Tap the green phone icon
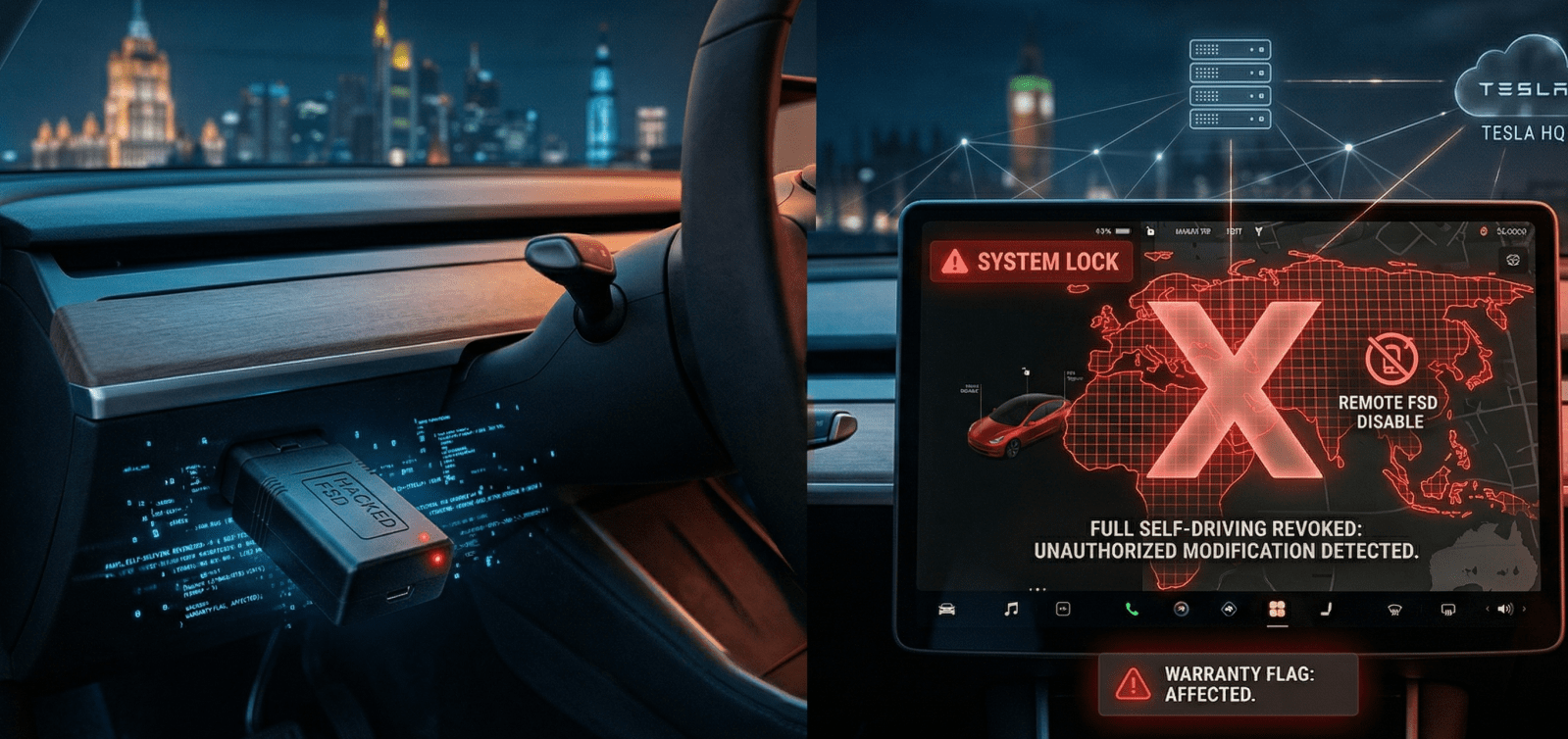This screenshot has width=1568, height=739. pos(1132,610)
